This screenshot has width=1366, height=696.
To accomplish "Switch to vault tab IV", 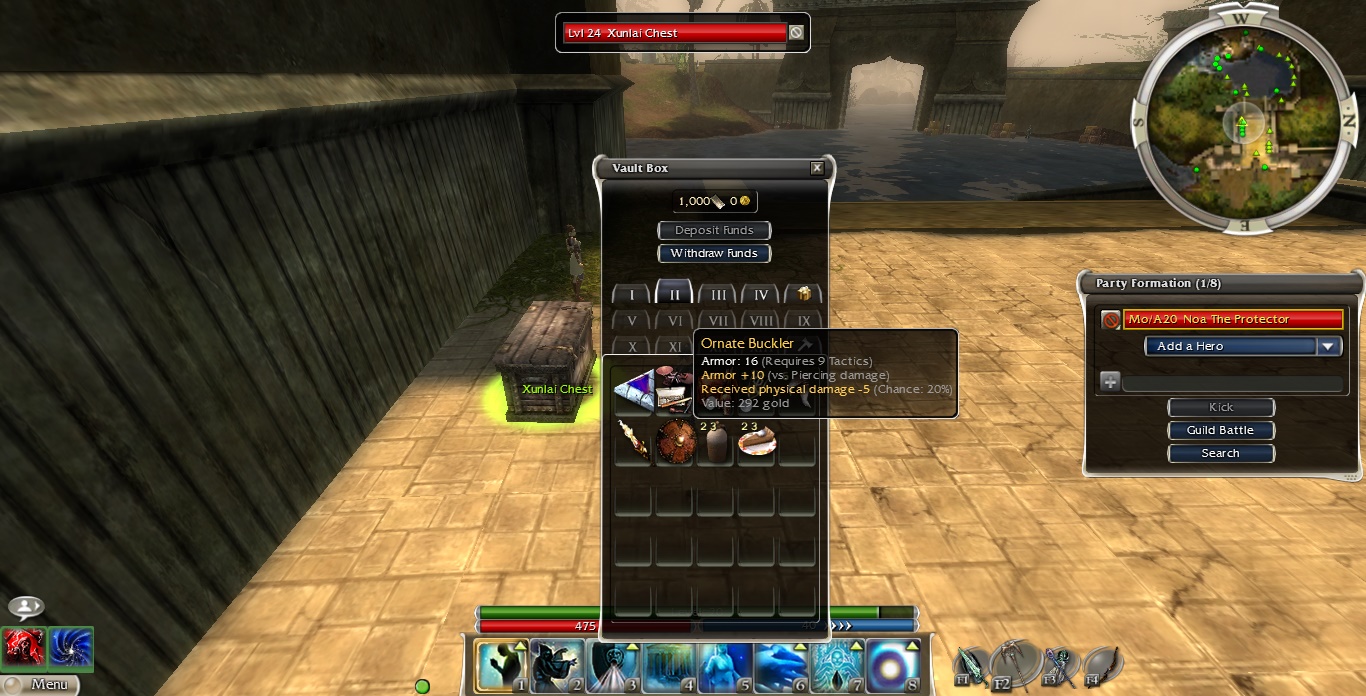I will (760, 295).
